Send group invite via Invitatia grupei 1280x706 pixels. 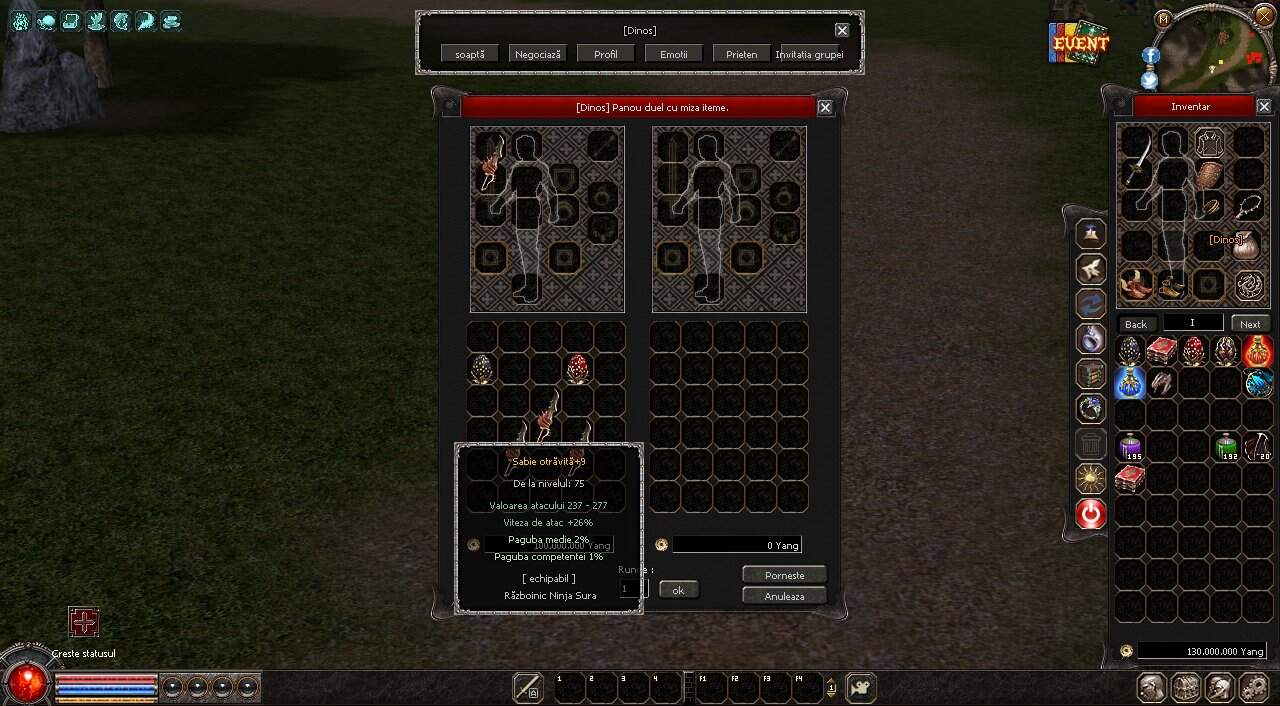(810, 54)
